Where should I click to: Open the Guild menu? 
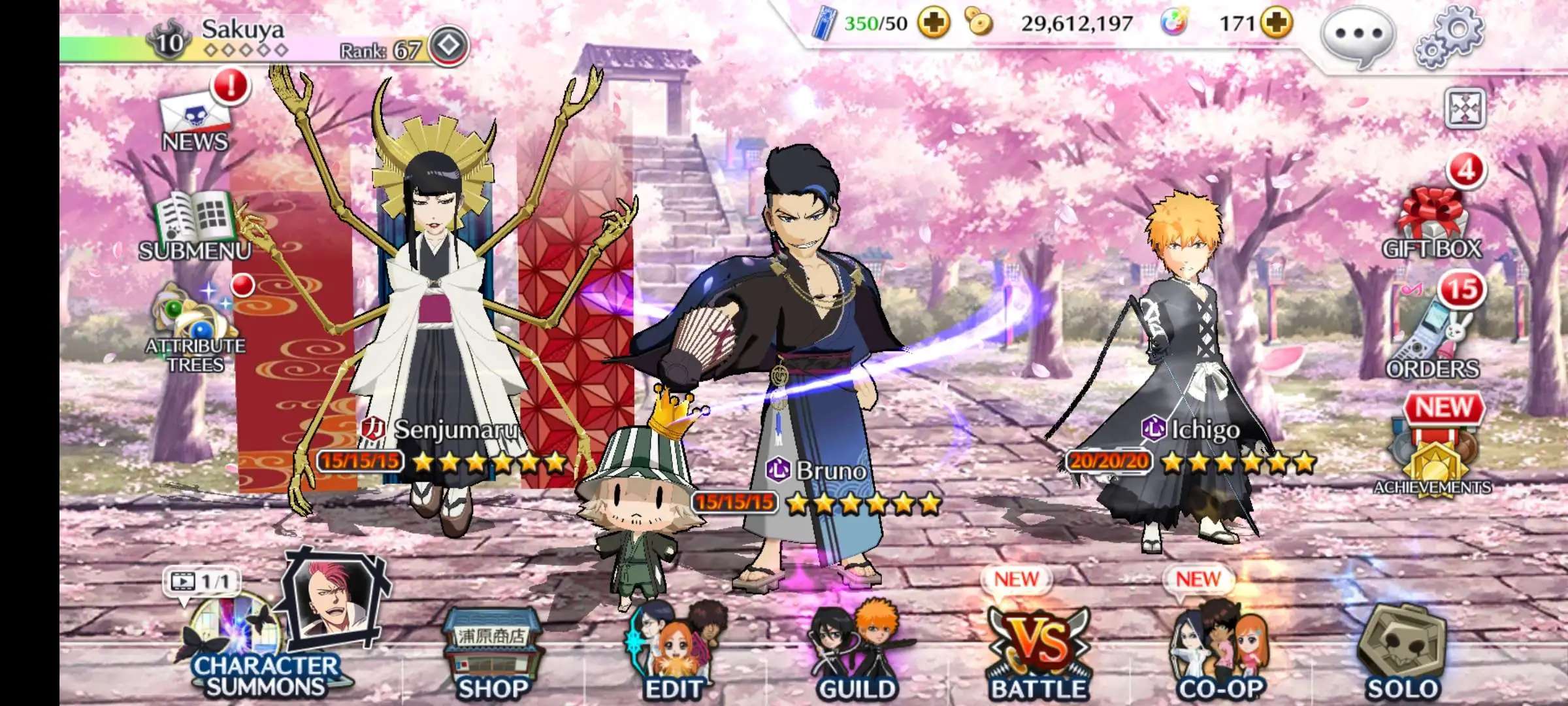[x=857, y=654]
